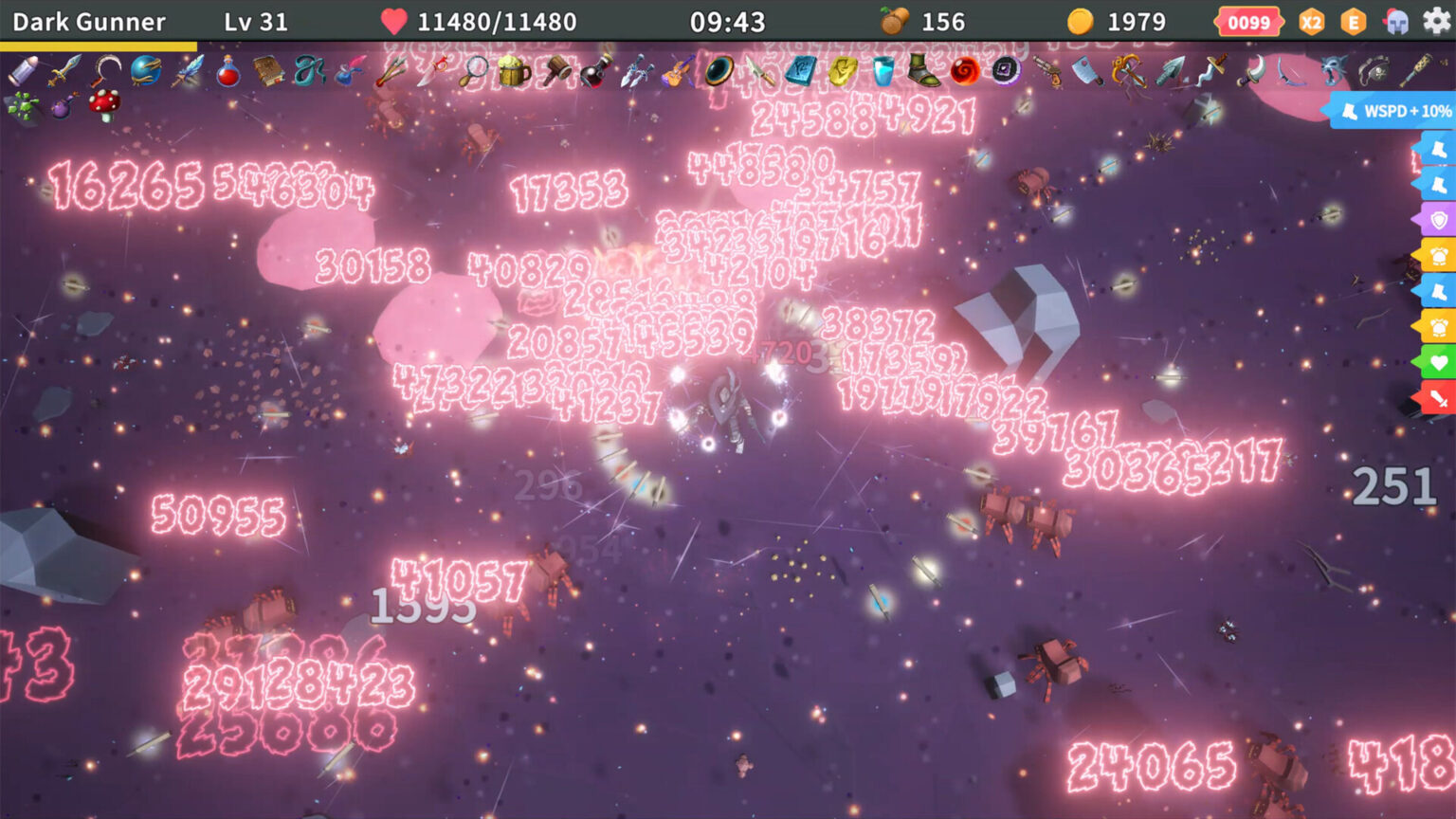Viewport: 1456px width, 819px height.
Task: Click the knight helmet icon
Action: 1396,22
